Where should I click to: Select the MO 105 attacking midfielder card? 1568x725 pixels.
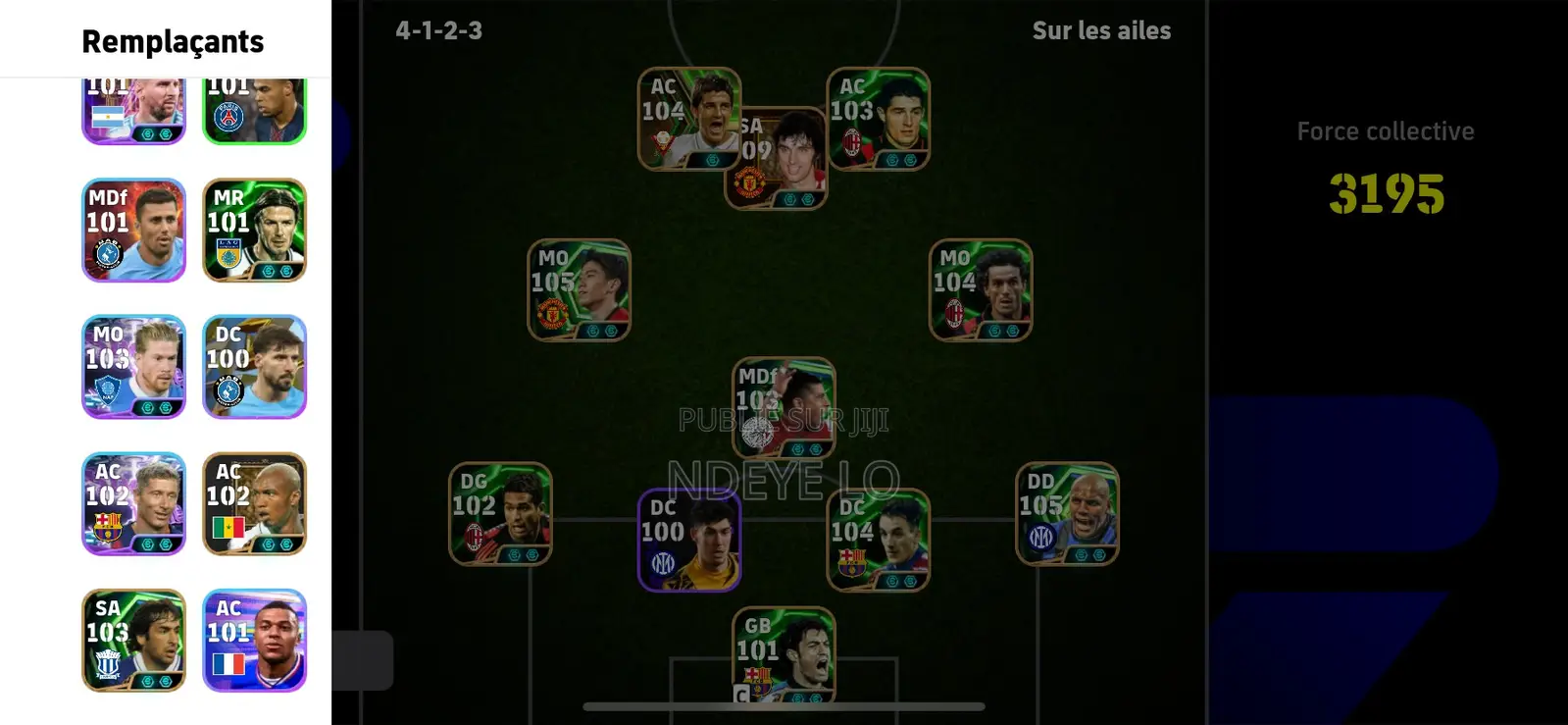click(x=579, y=289)
